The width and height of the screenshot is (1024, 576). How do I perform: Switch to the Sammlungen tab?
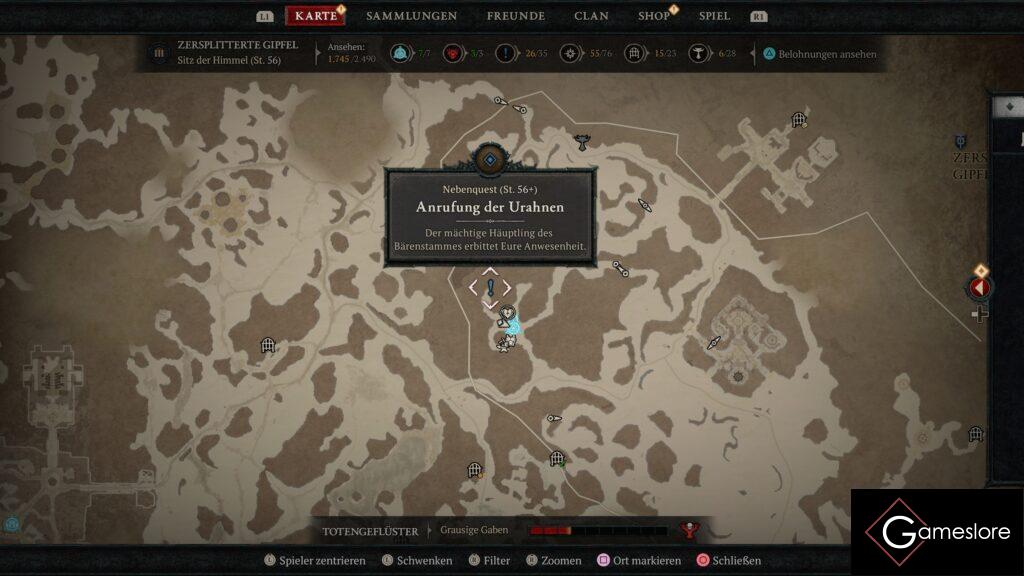(411, 16)
